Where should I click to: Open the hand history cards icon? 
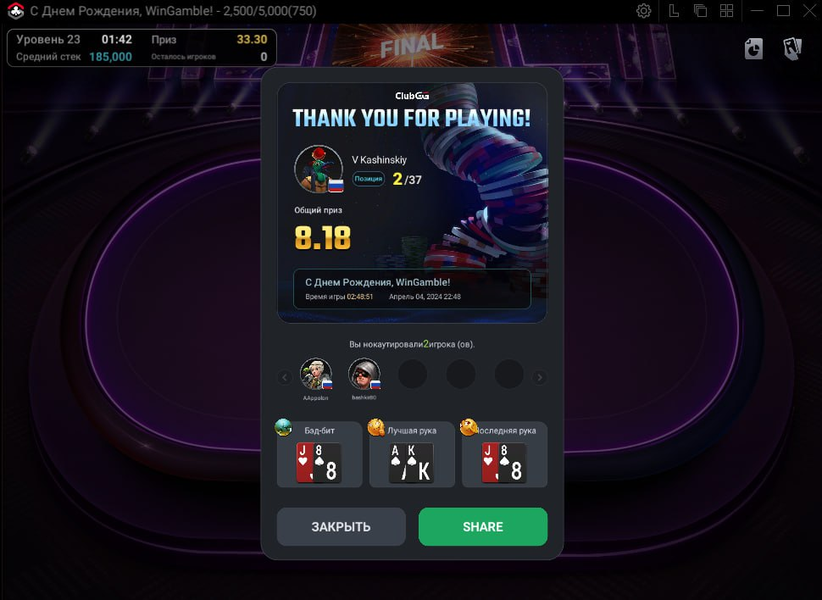[792, 48]
